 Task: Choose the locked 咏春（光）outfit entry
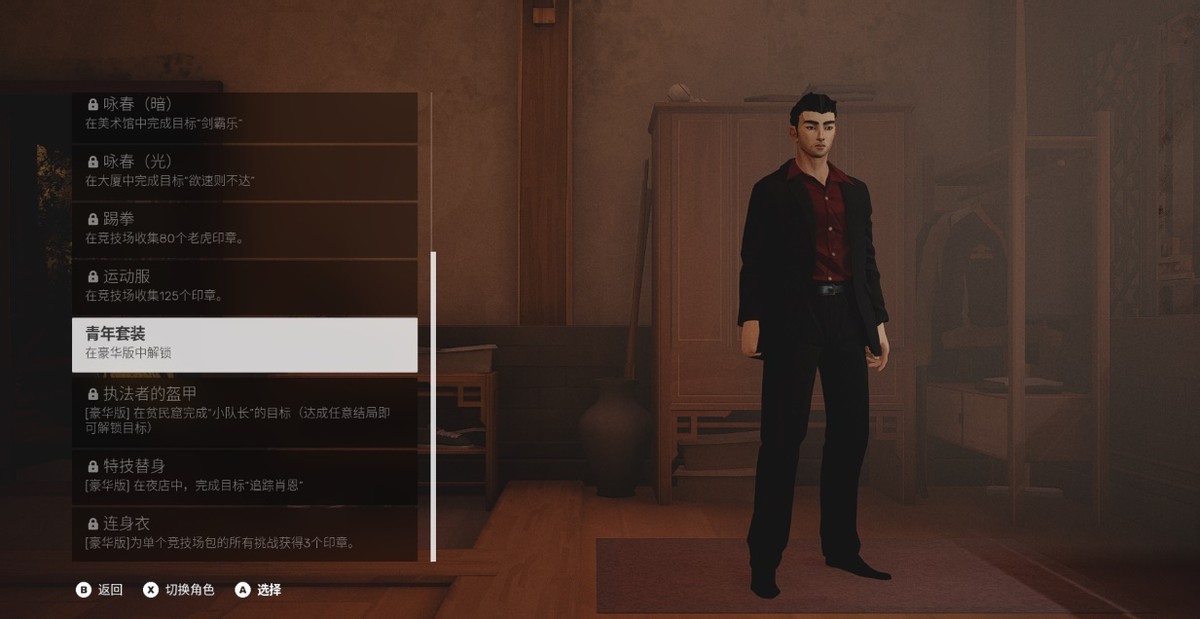pos(245,171)
